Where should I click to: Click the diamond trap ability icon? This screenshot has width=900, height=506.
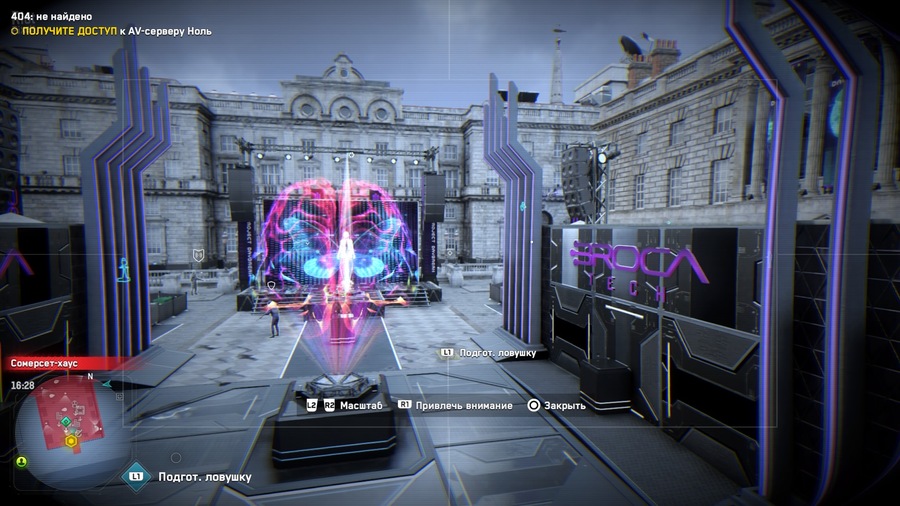(135, 476)
